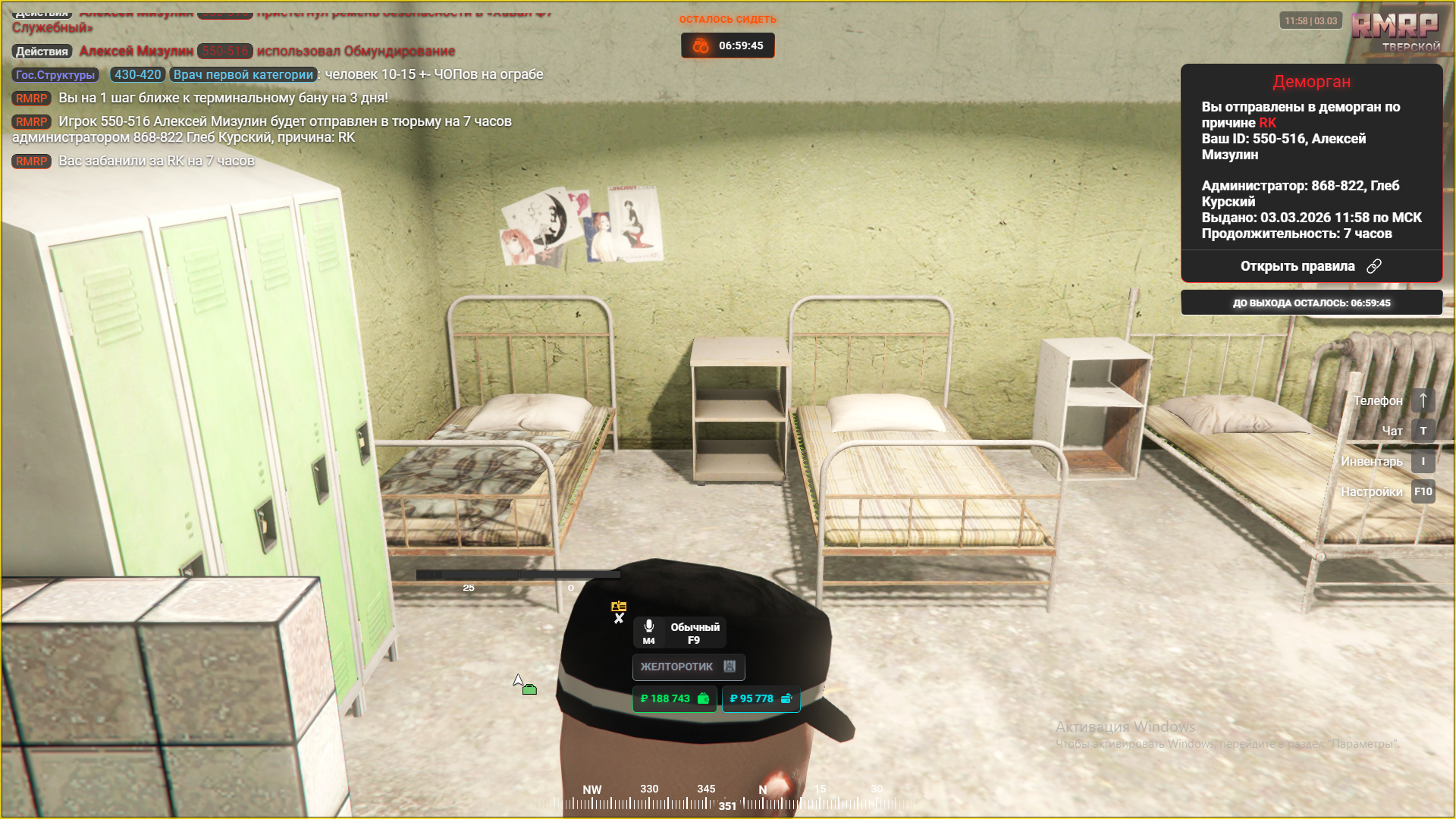Click the RMRP Тверской server logo
The height and width of the screenshot is (819, 1456).
pyautogui.click(x=1395, y=32)
